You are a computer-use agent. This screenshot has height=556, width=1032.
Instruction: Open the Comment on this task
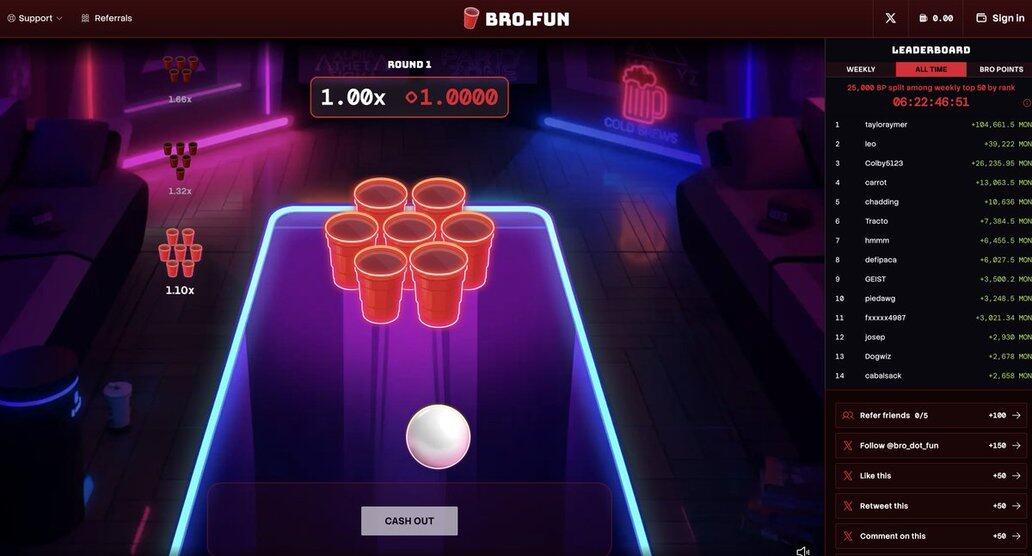[x=930, y=536]
